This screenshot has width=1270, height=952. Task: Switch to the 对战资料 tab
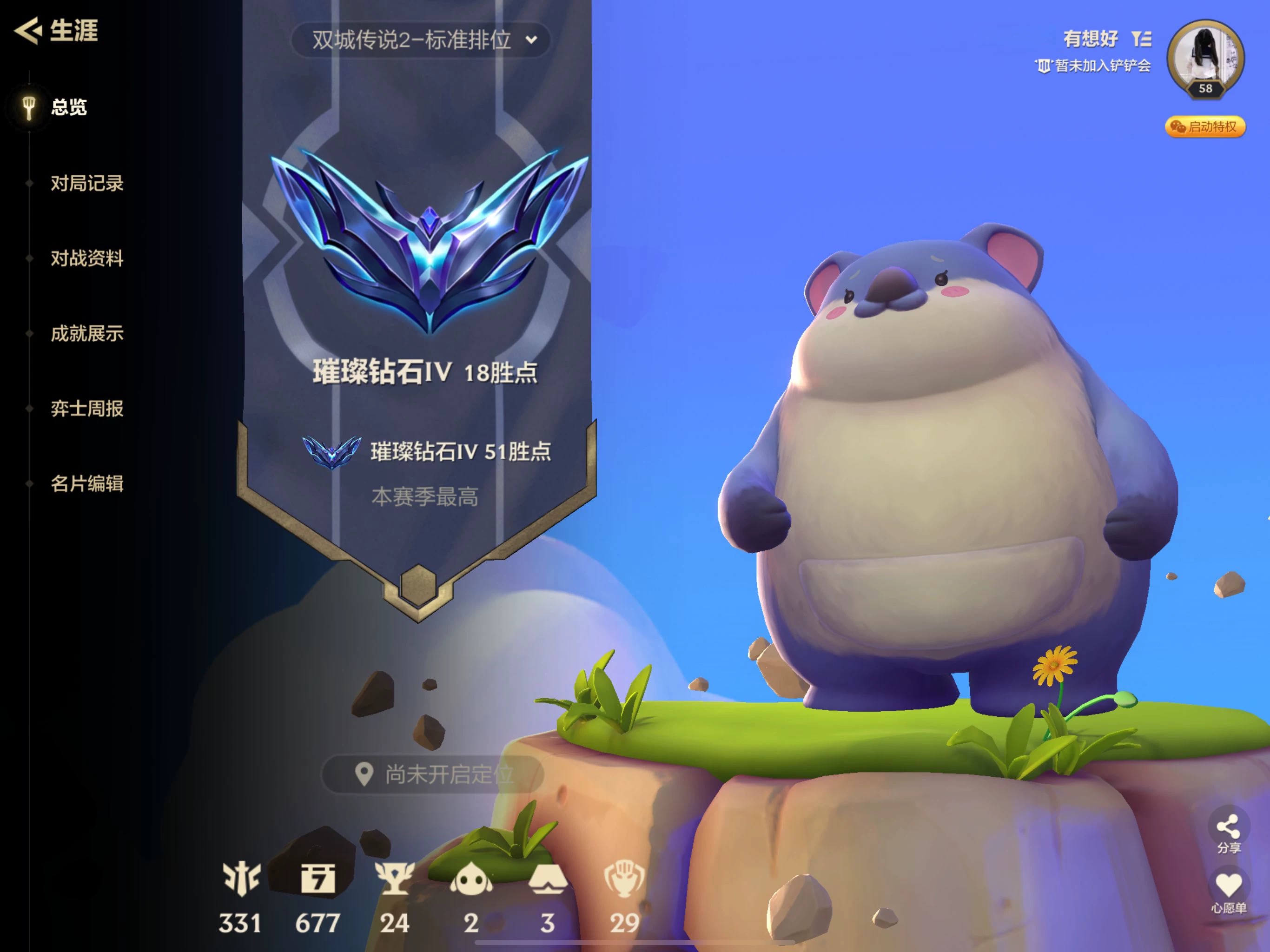click(86, 258)
